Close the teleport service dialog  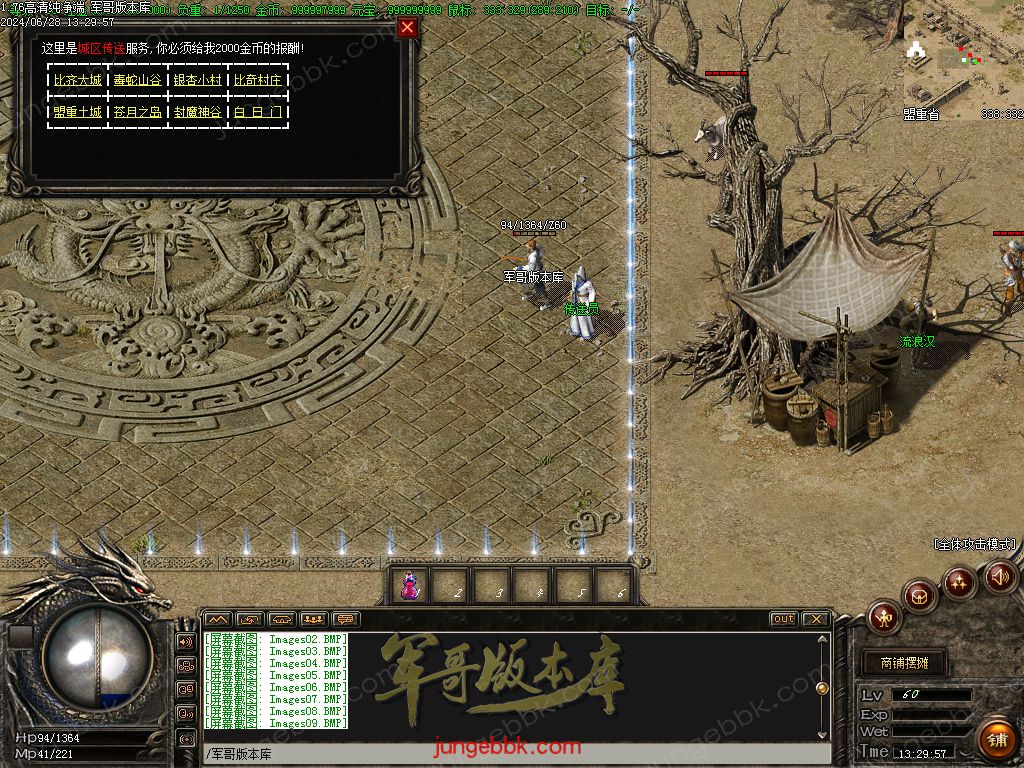pos(407,28)
